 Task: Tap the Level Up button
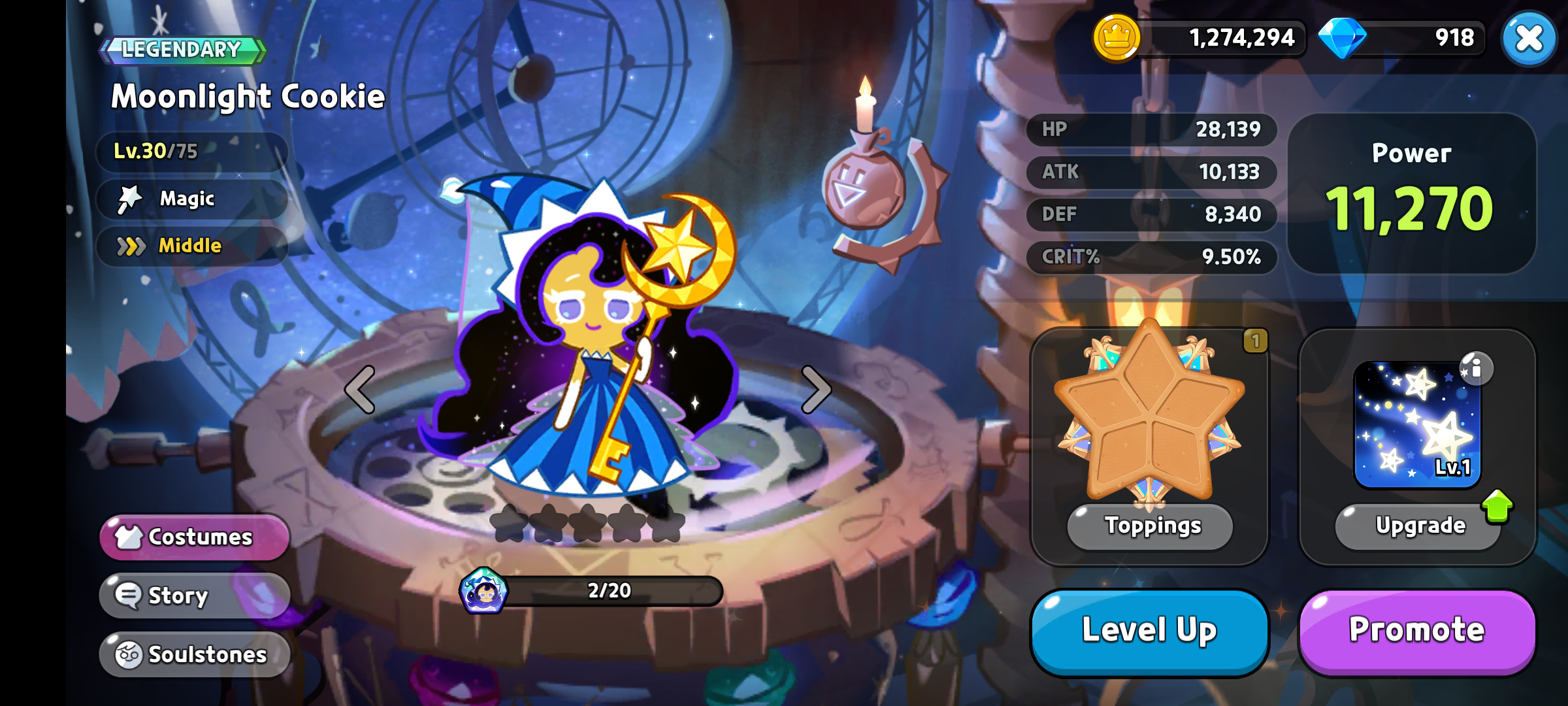pyautogui.click(x=1149, y=631)
